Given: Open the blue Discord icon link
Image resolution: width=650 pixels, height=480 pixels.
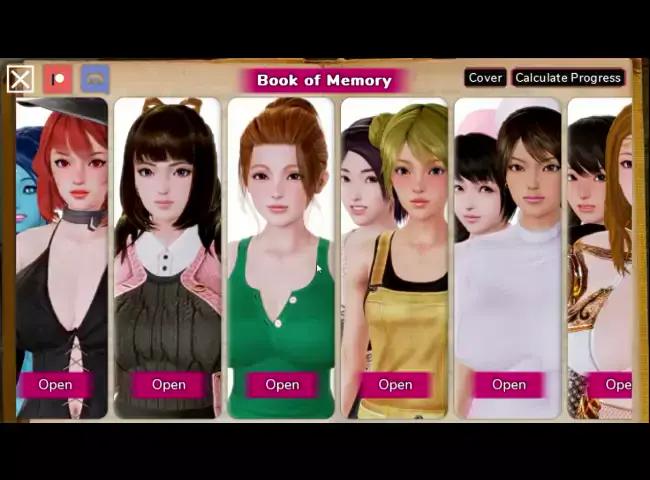Looking at the screenshot, I should pos(95,79).
